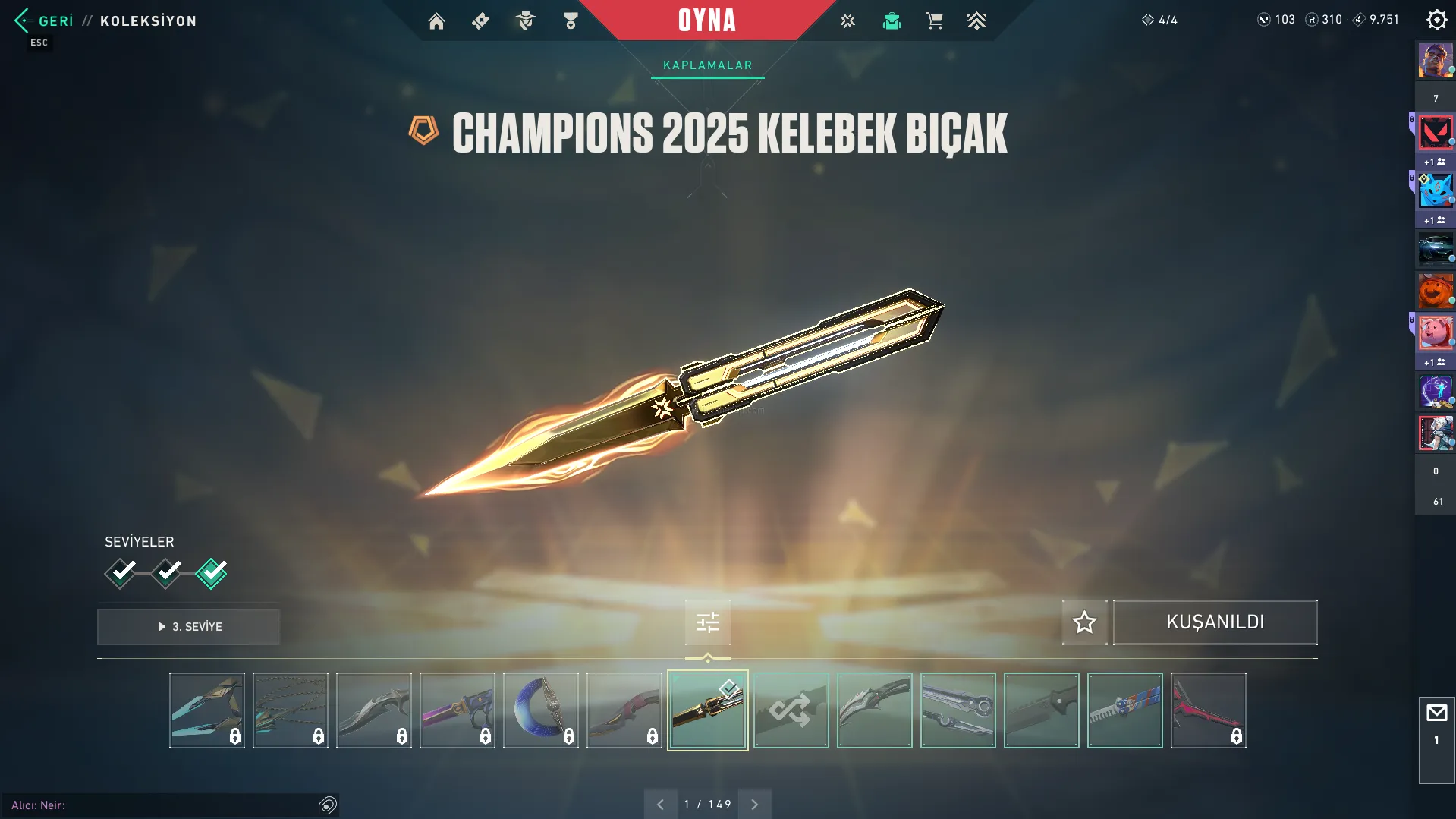Select the random shuffle skin thumbnail

[x=791, y=710]
